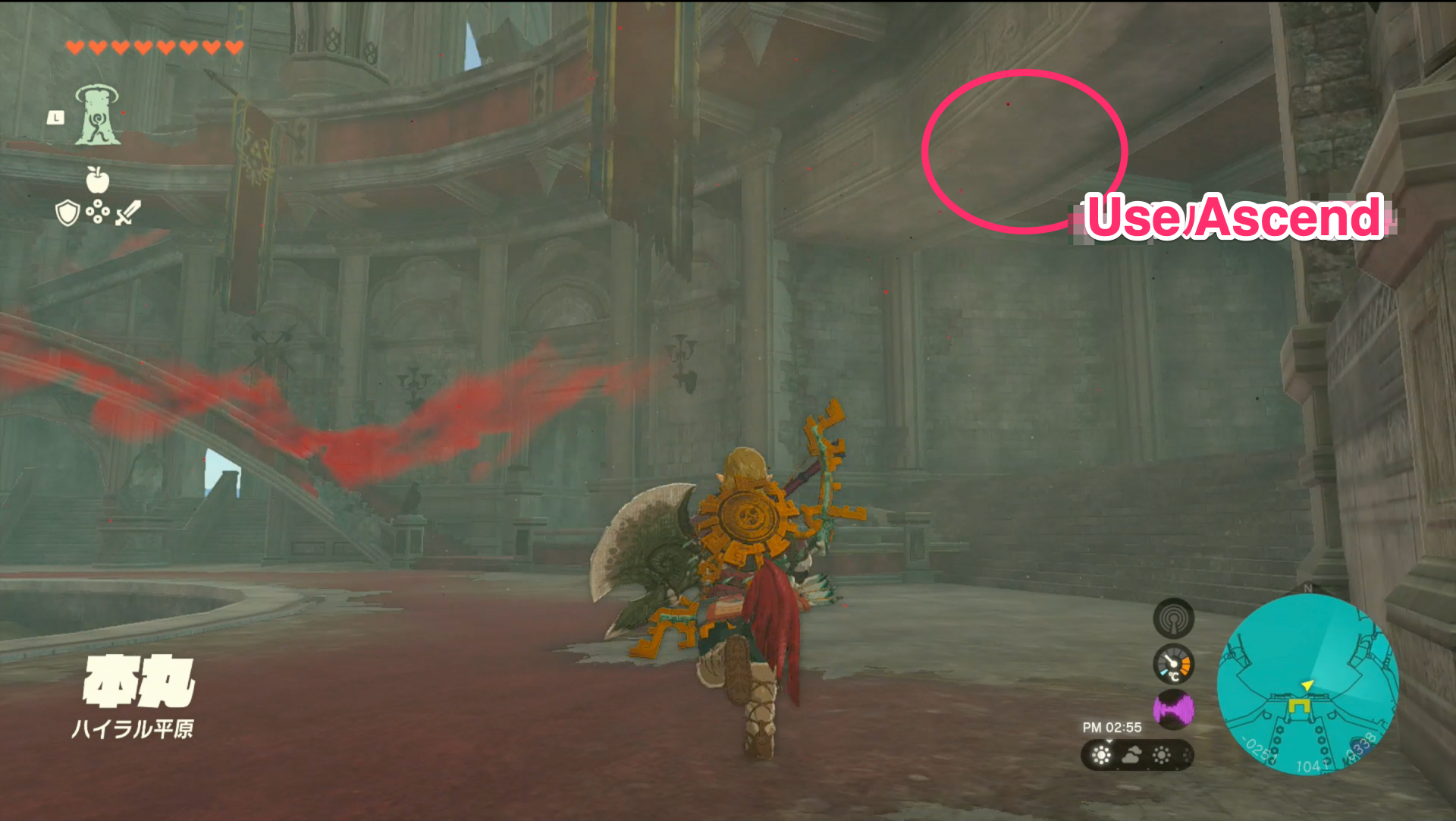The height and width of the screenshot is (821, 1456).
Task: Toggle the first sunny weather forecast icon
Action: click(x=1100, y=754)
